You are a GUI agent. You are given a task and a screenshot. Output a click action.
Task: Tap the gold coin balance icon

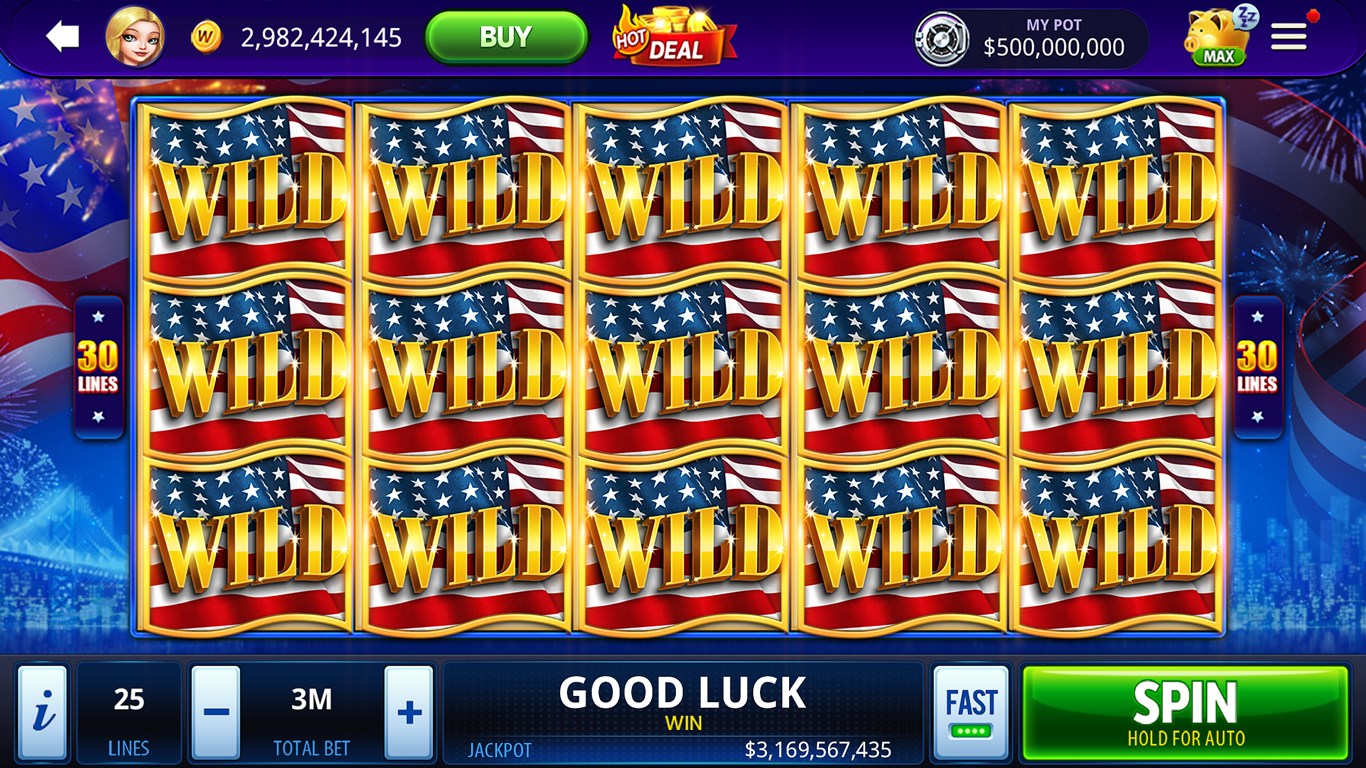206,36
